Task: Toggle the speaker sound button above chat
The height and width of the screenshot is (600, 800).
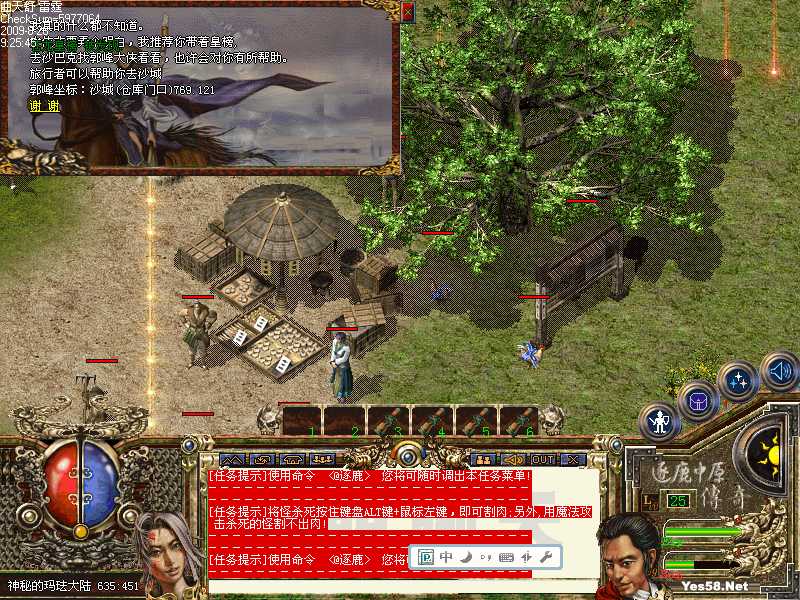Action: [x=511, y=459]
